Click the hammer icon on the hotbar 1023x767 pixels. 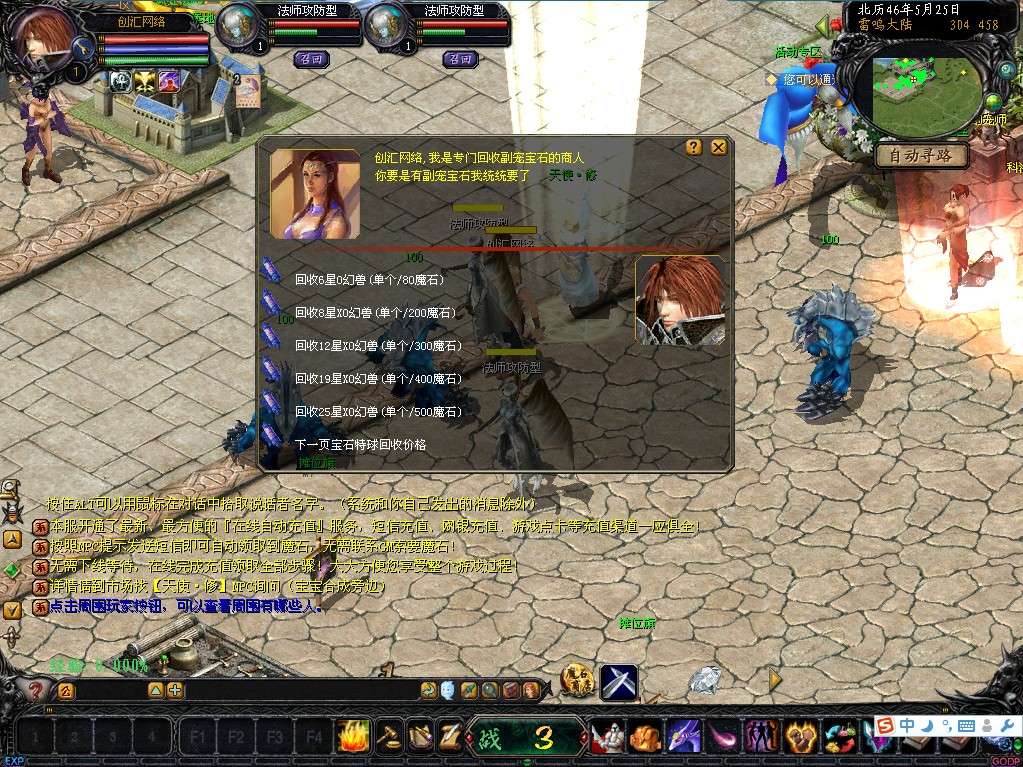point(388,737)
